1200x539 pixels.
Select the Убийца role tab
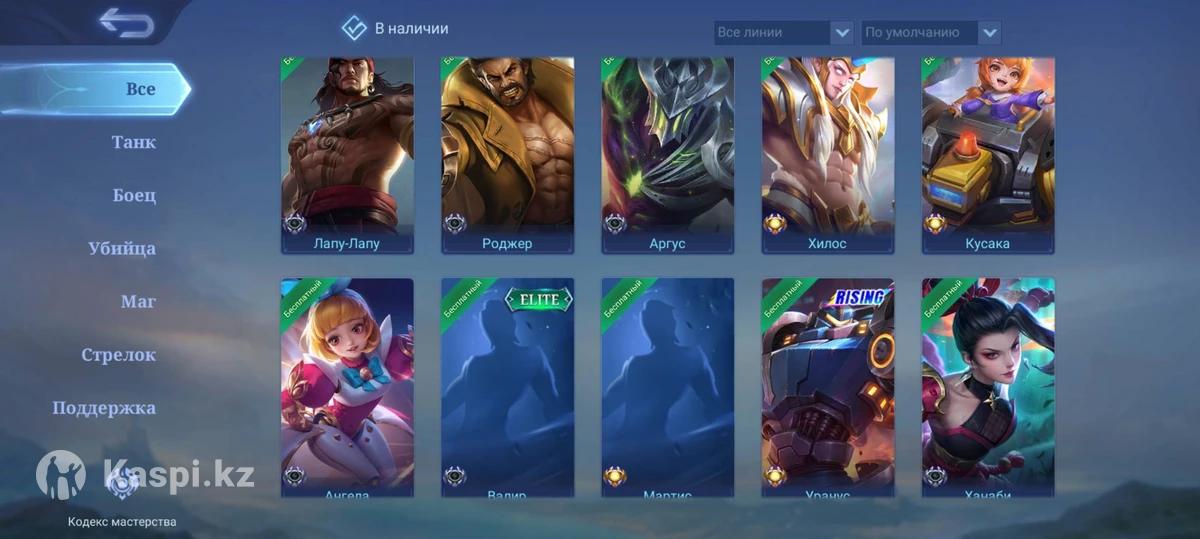(x=122, y=248)
